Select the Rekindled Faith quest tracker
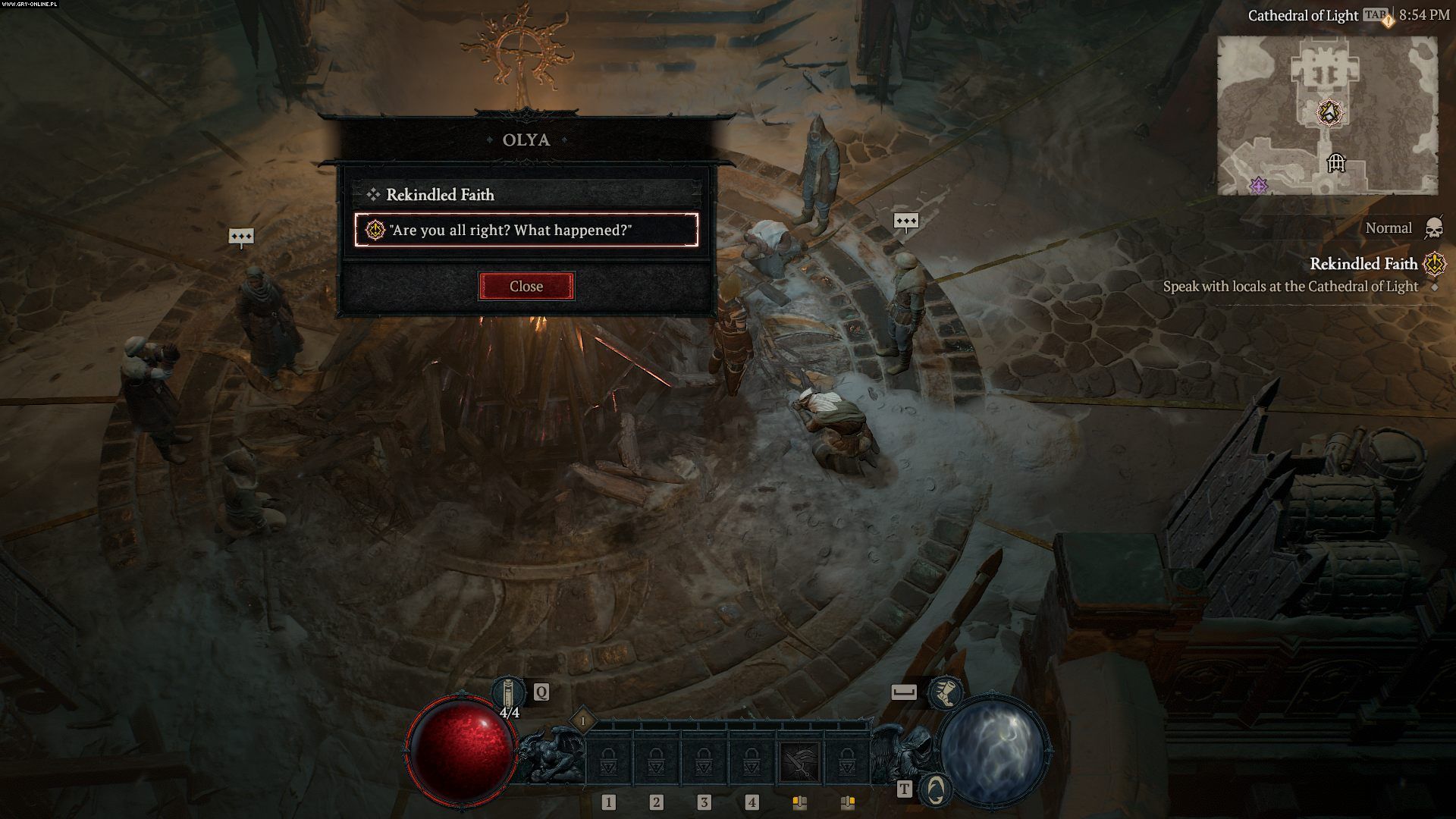The height and width of the screenshot is (819, 1456). pyautogui.click(x=1363, y=264)
